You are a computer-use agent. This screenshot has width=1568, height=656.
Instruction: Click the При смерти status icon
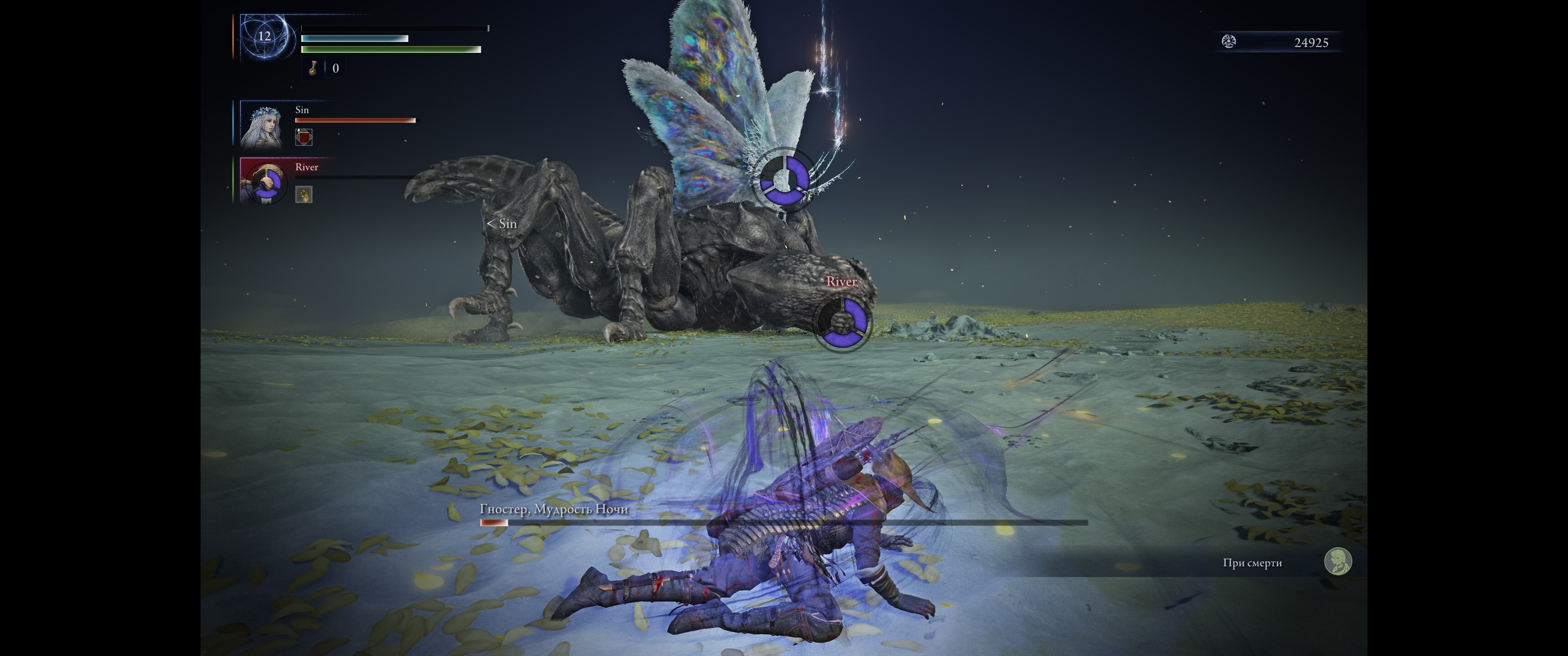pyautogui.click(x=1337, y=561)
